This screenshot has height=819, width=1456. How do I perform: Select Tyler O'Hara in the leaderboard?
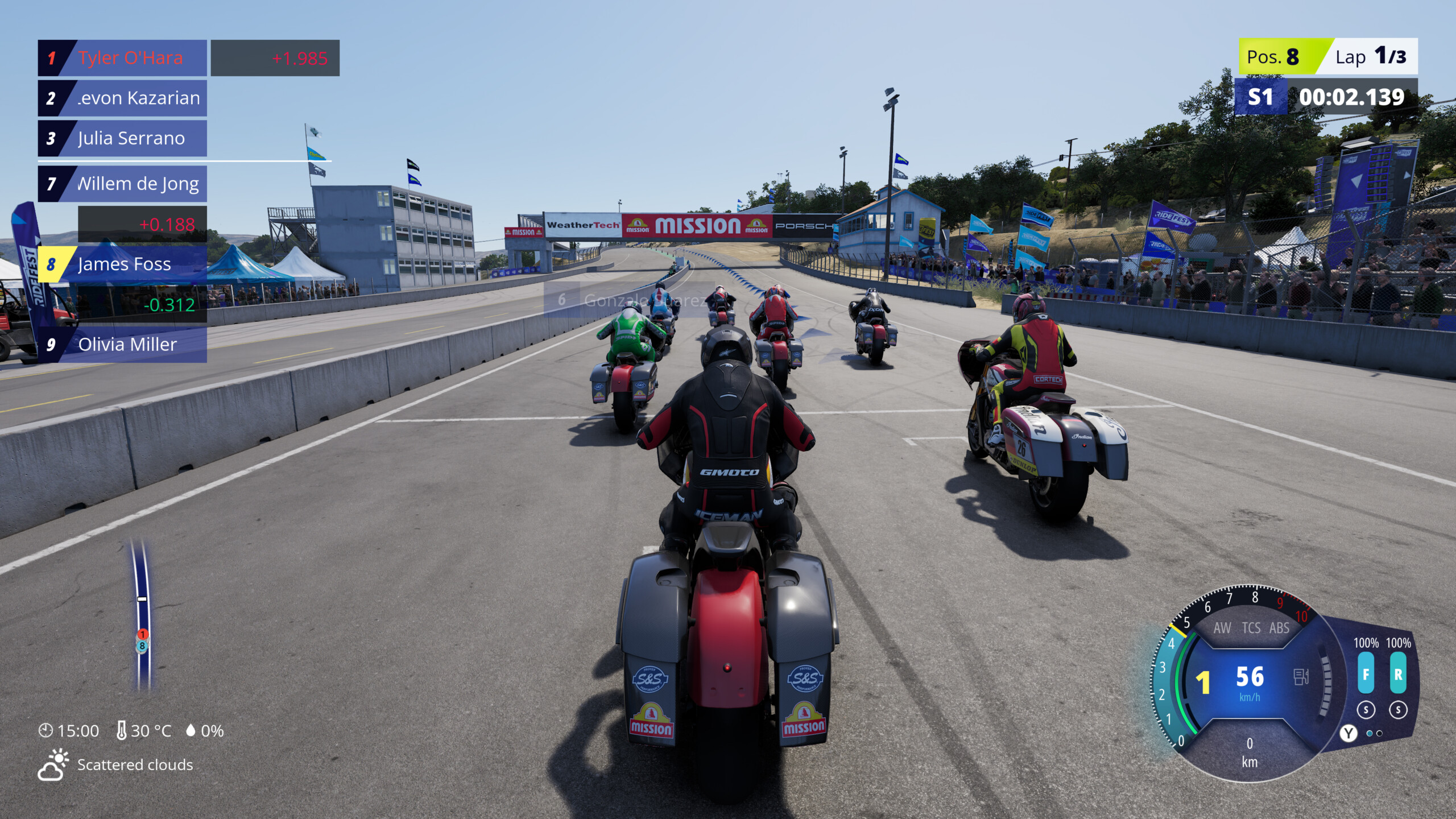[x=122, y=58]
